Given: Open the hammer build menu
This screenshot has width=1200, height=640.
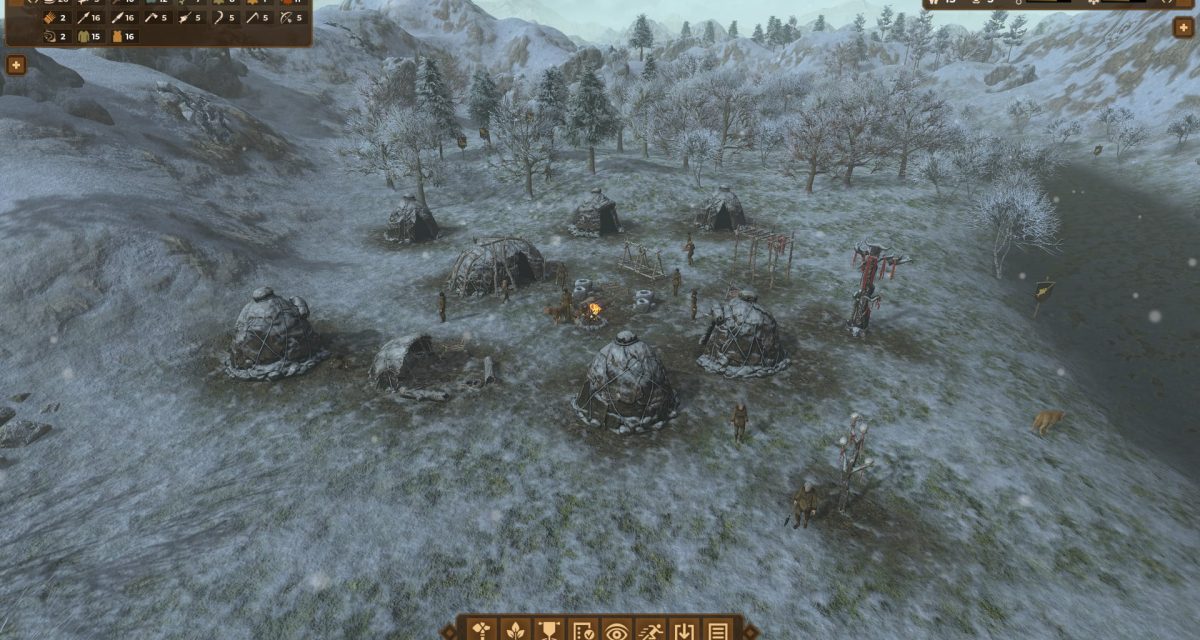Looking at the screenshot, I should click(482, 630).
